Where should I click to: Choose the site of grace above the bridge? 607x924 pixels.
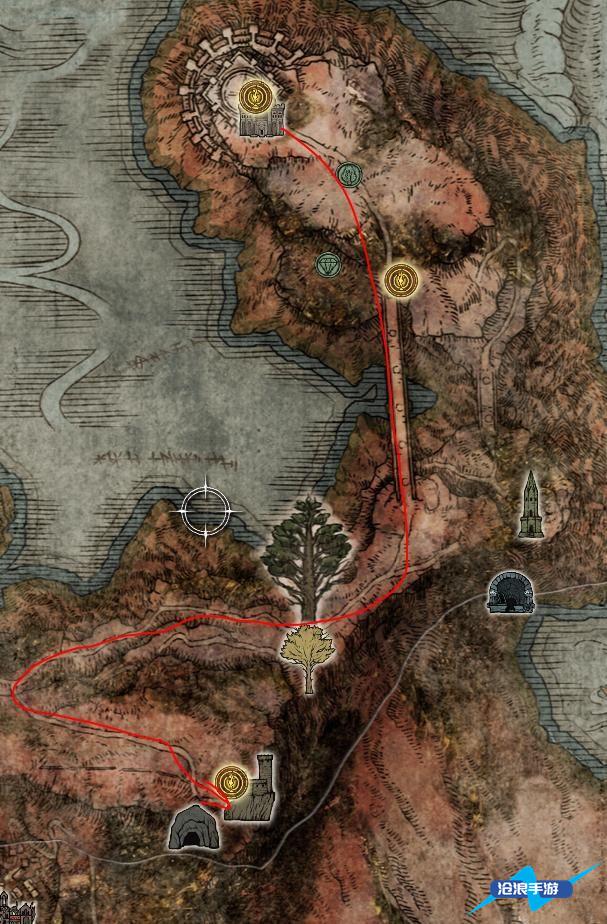[400, 279]
